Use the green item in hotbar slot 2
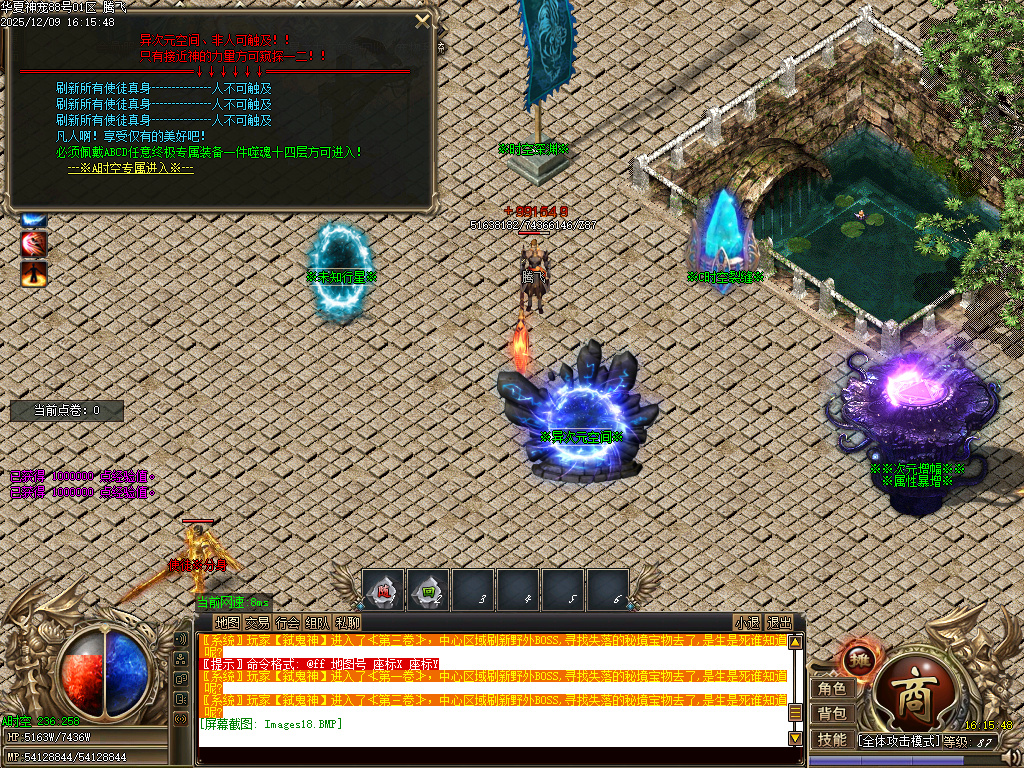Screen dimensions: 1024x768 tap(428, 589)
